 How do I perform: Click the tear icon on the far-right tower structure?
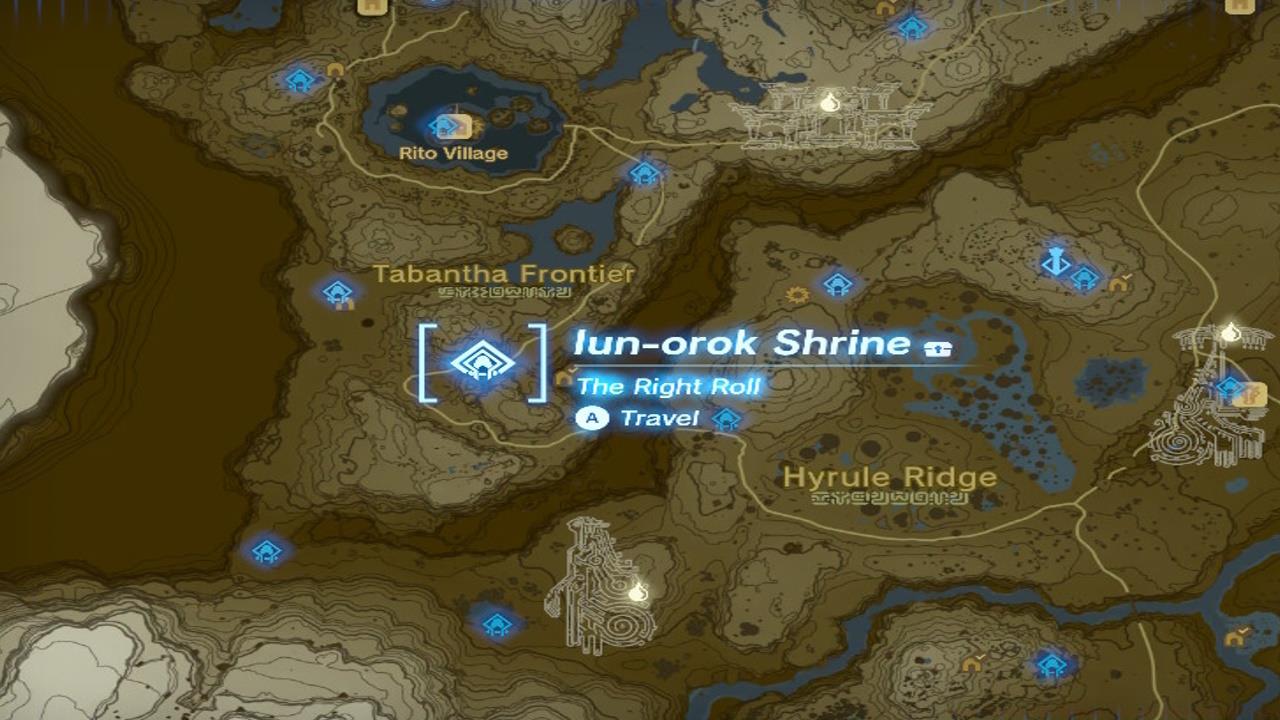point(1228,332)
